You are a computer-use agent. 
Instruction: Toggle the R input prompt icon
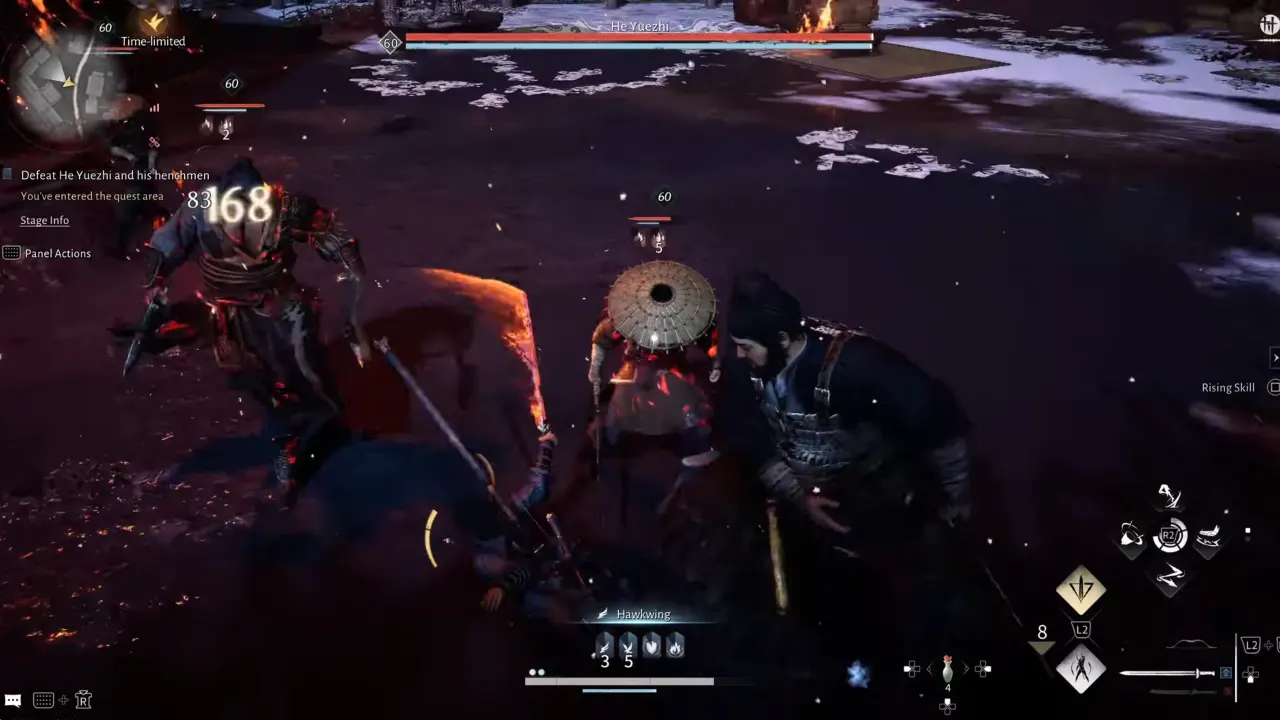click(x=85, y=700)
